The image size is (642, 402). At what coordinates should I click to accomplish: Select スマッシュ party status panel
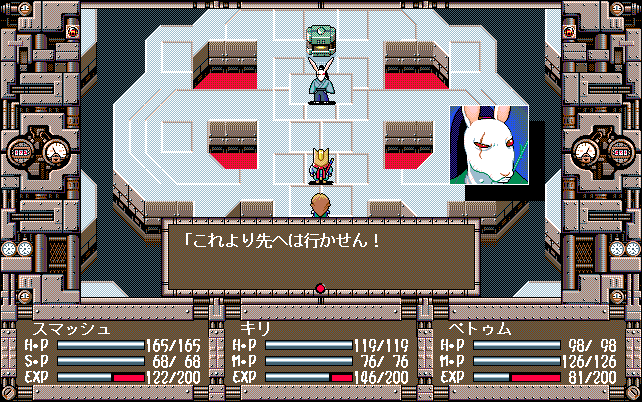[x=112, y=352]
